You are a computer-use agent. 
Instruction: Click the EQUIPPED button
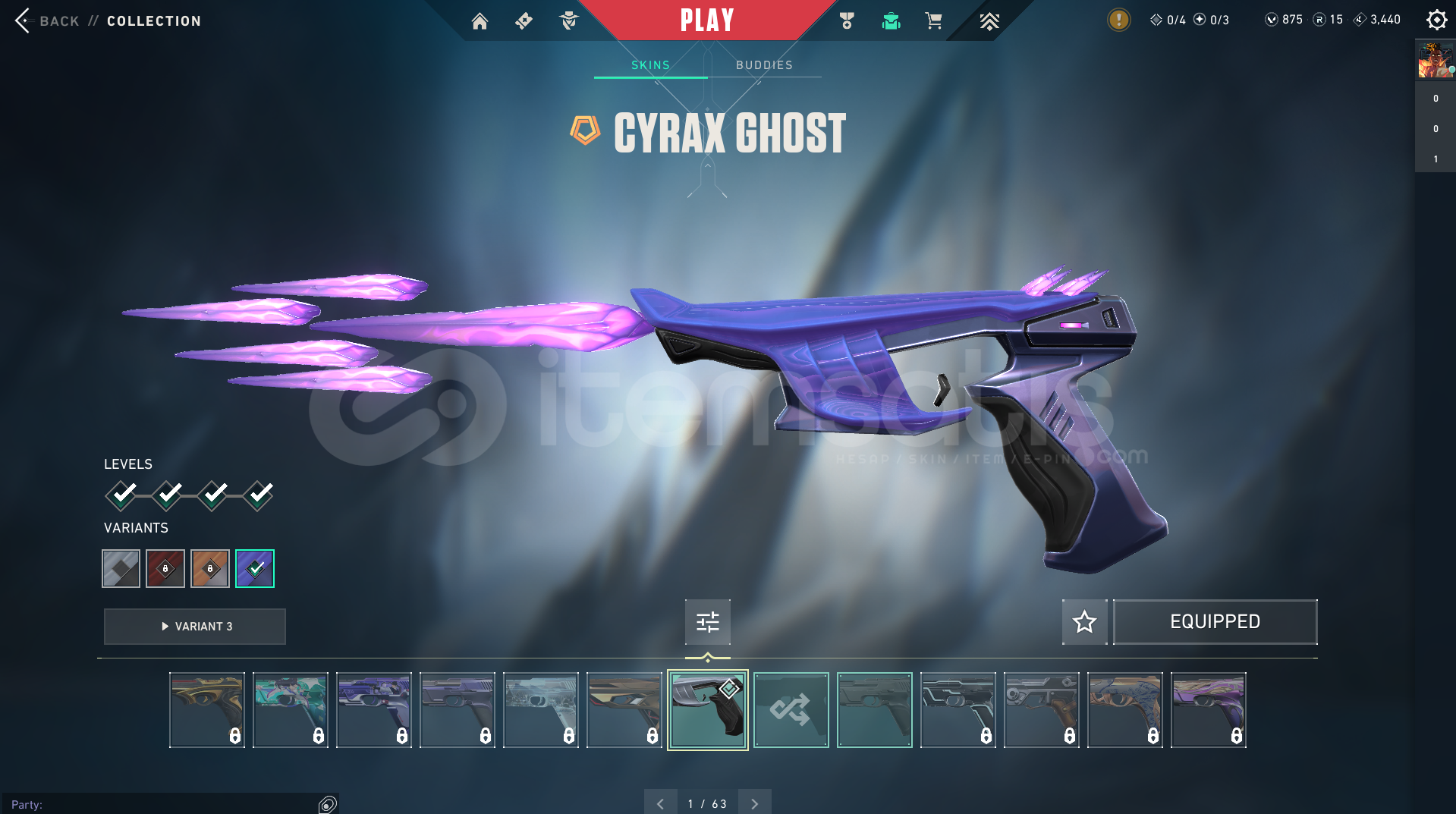tap(1215, 622)
